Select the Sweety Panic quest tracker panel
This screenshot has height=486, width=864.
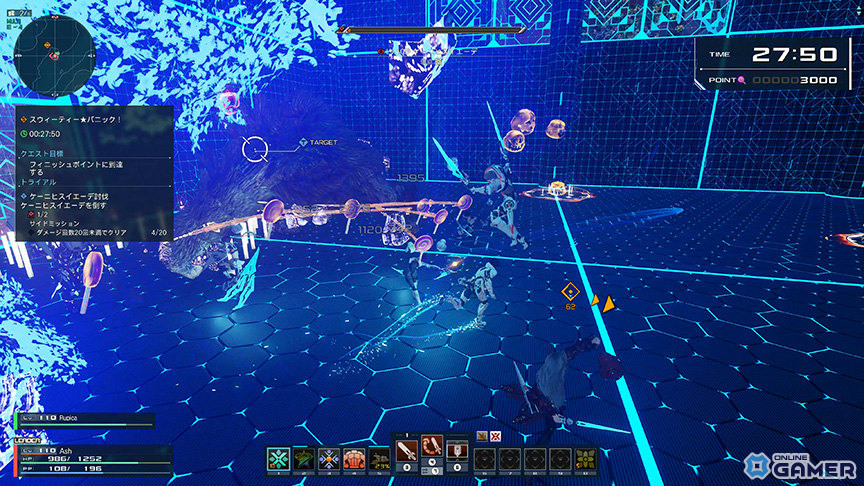tap(93, 172)
